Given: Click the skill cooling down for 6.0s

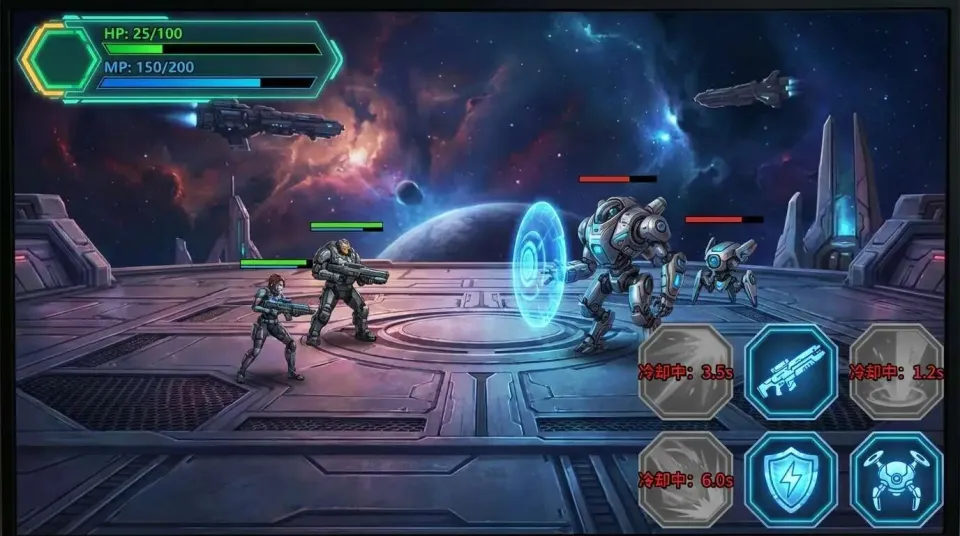Looking at the screenshot, I should [686, 479].
